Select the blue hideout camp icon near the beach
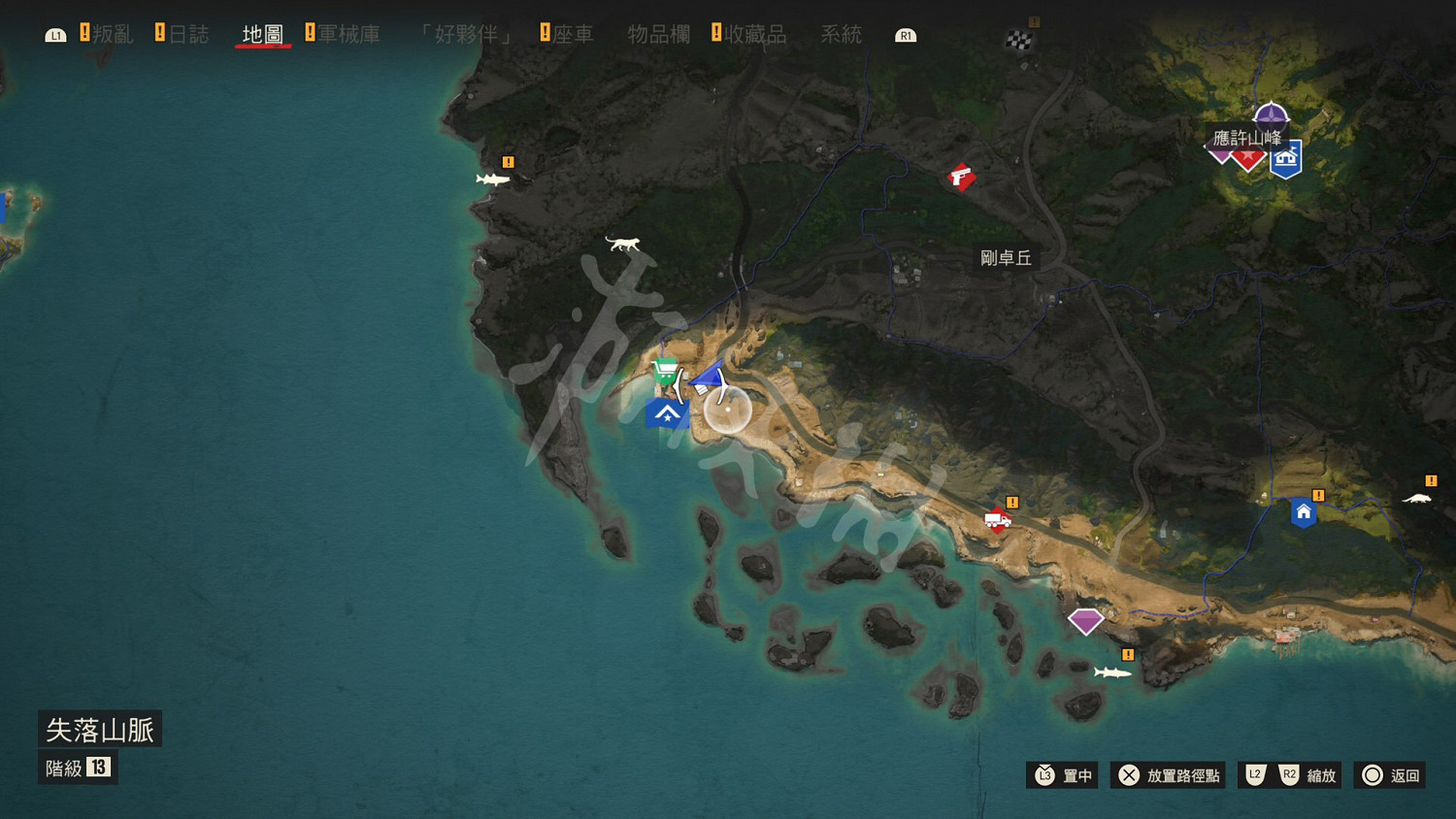This screenshot has height=819, width=1456. click(x=667, y=415)
